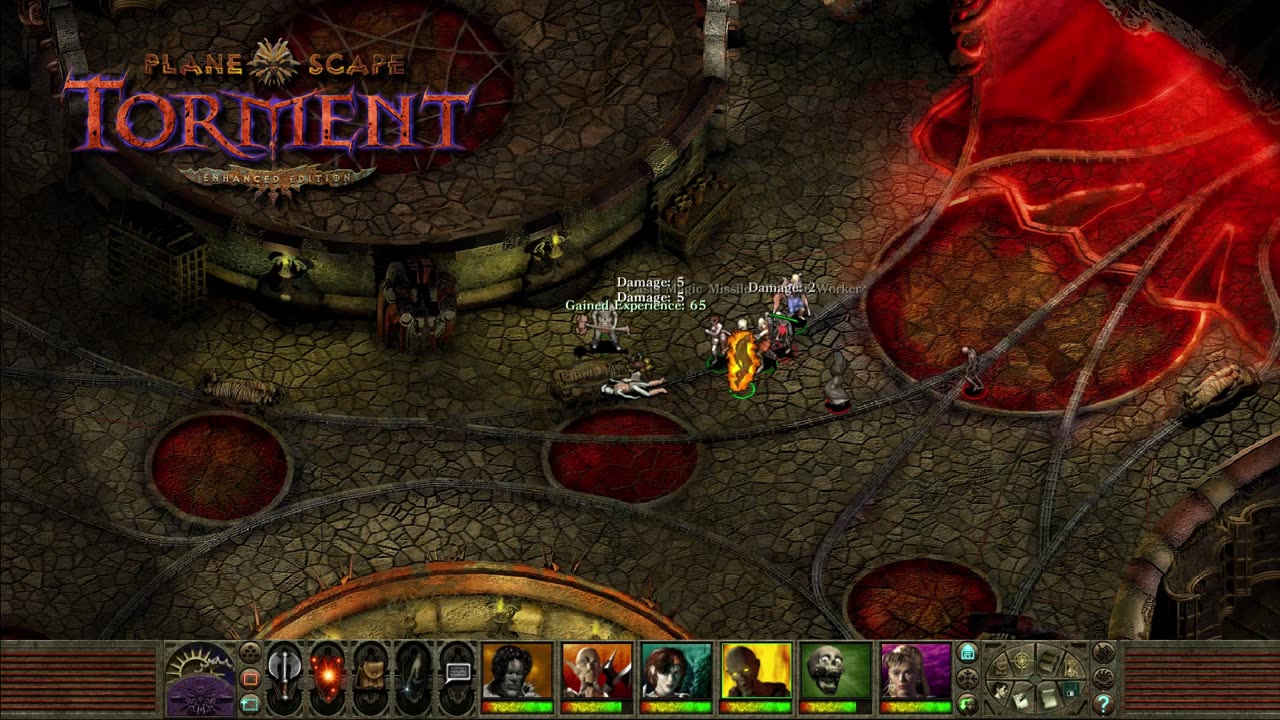This screenshot has width=1280, height=720.
Task: Select Ignus's burning portrait
Action: tap(757, 670)
